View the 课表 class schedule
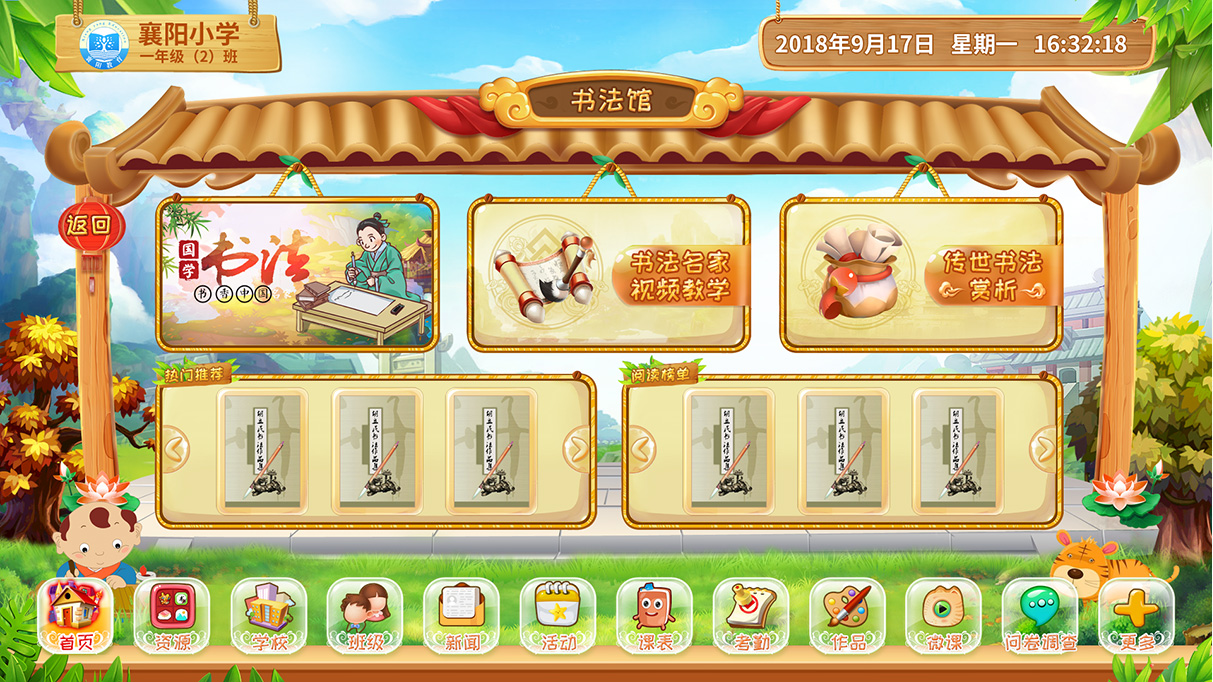Viewport: 1213px width, 682px height. (x=655, y=616)
